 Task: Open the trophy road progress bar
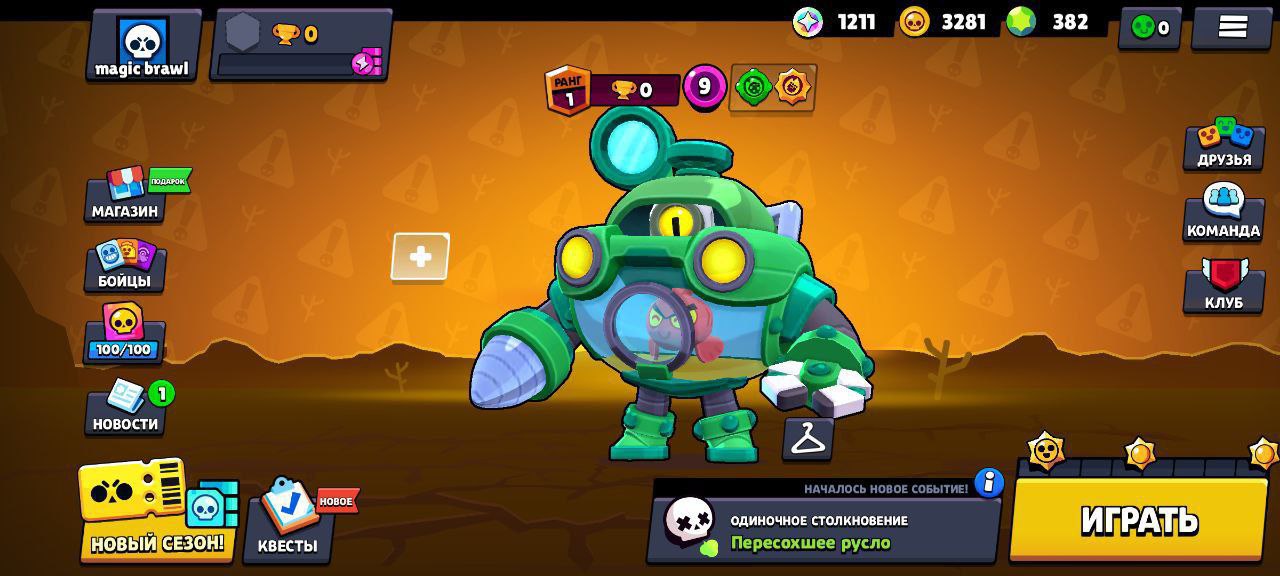(x=300, y=46)
